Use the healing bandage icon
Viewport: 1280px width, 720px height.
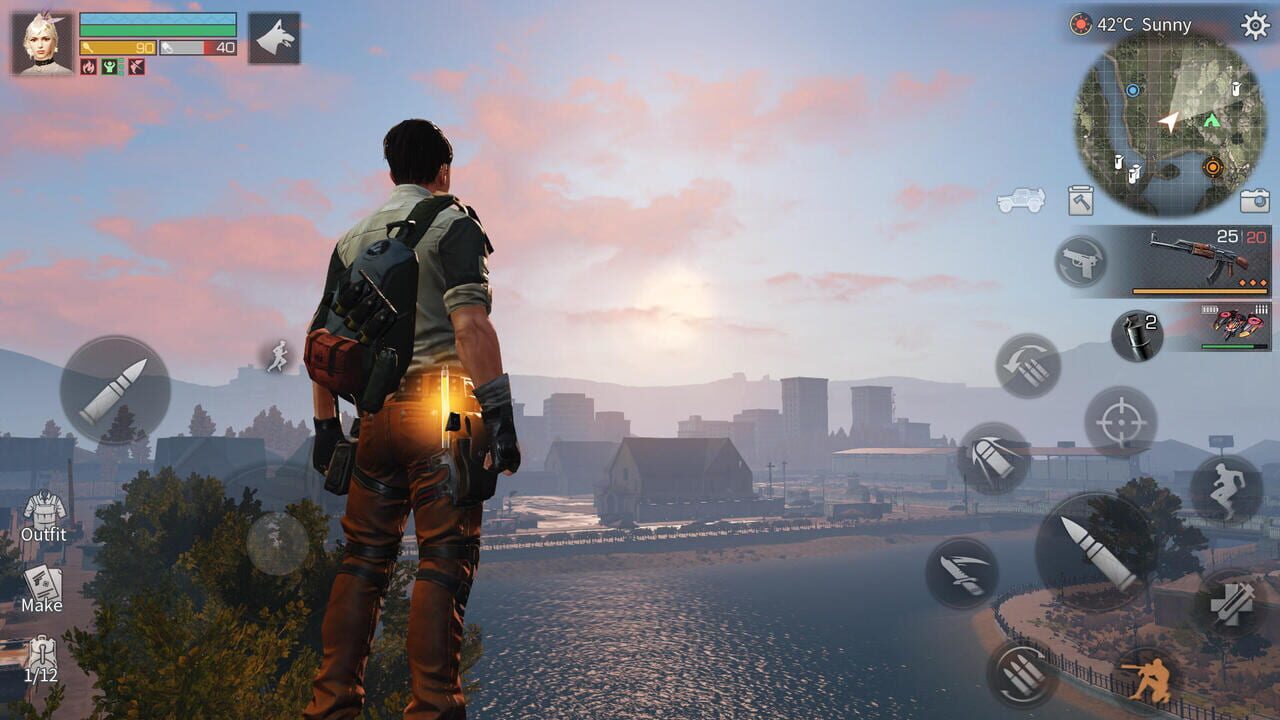1233,602
